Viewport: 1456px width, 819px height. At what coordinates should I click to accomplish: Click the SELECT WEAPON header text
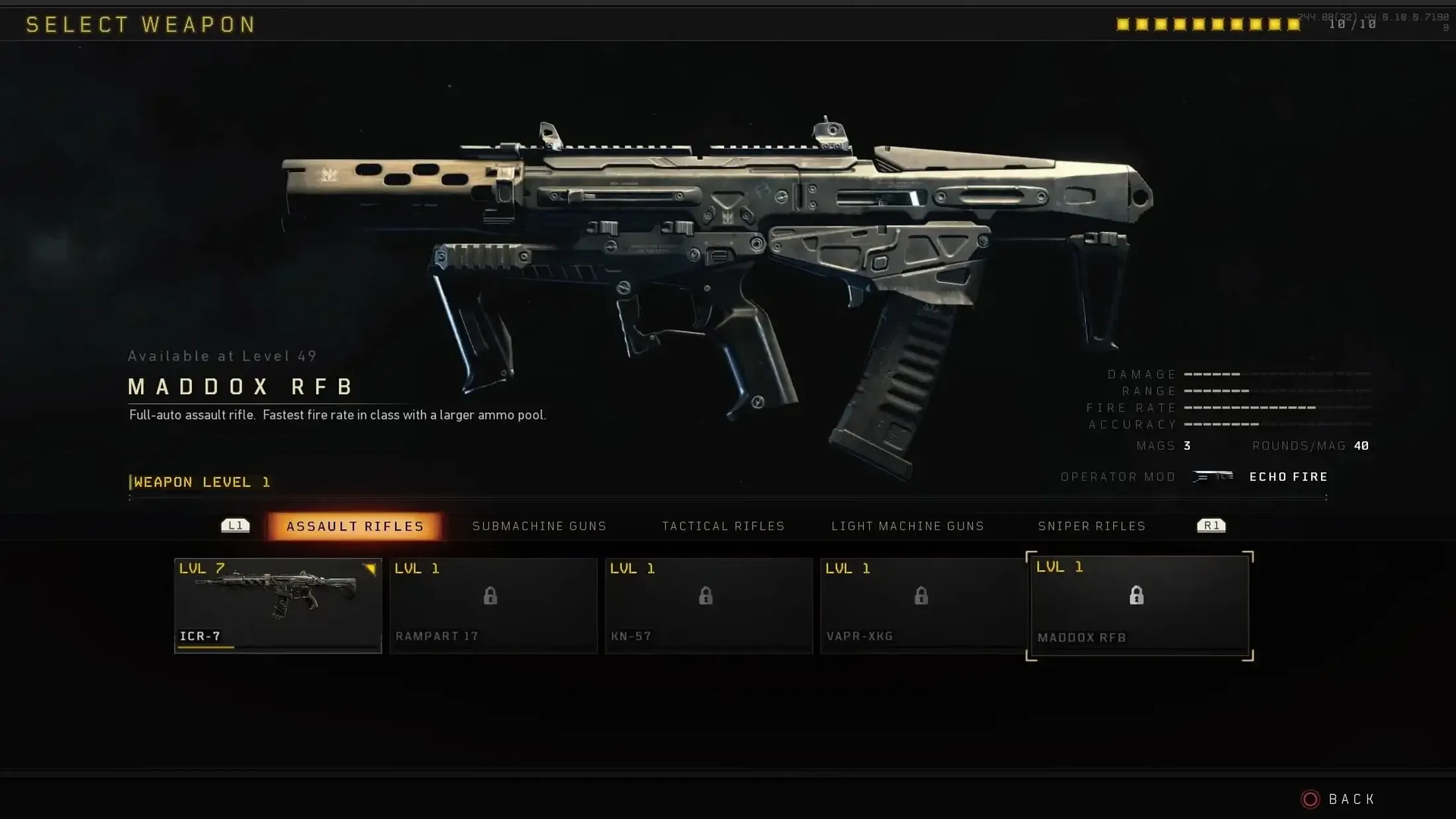141,24
